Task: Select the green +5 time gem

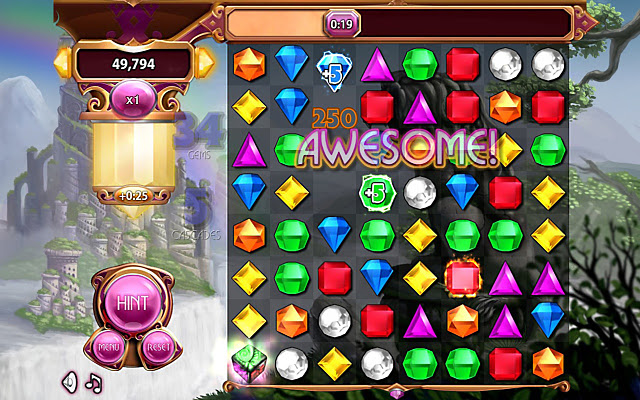Action: (376, 188)
